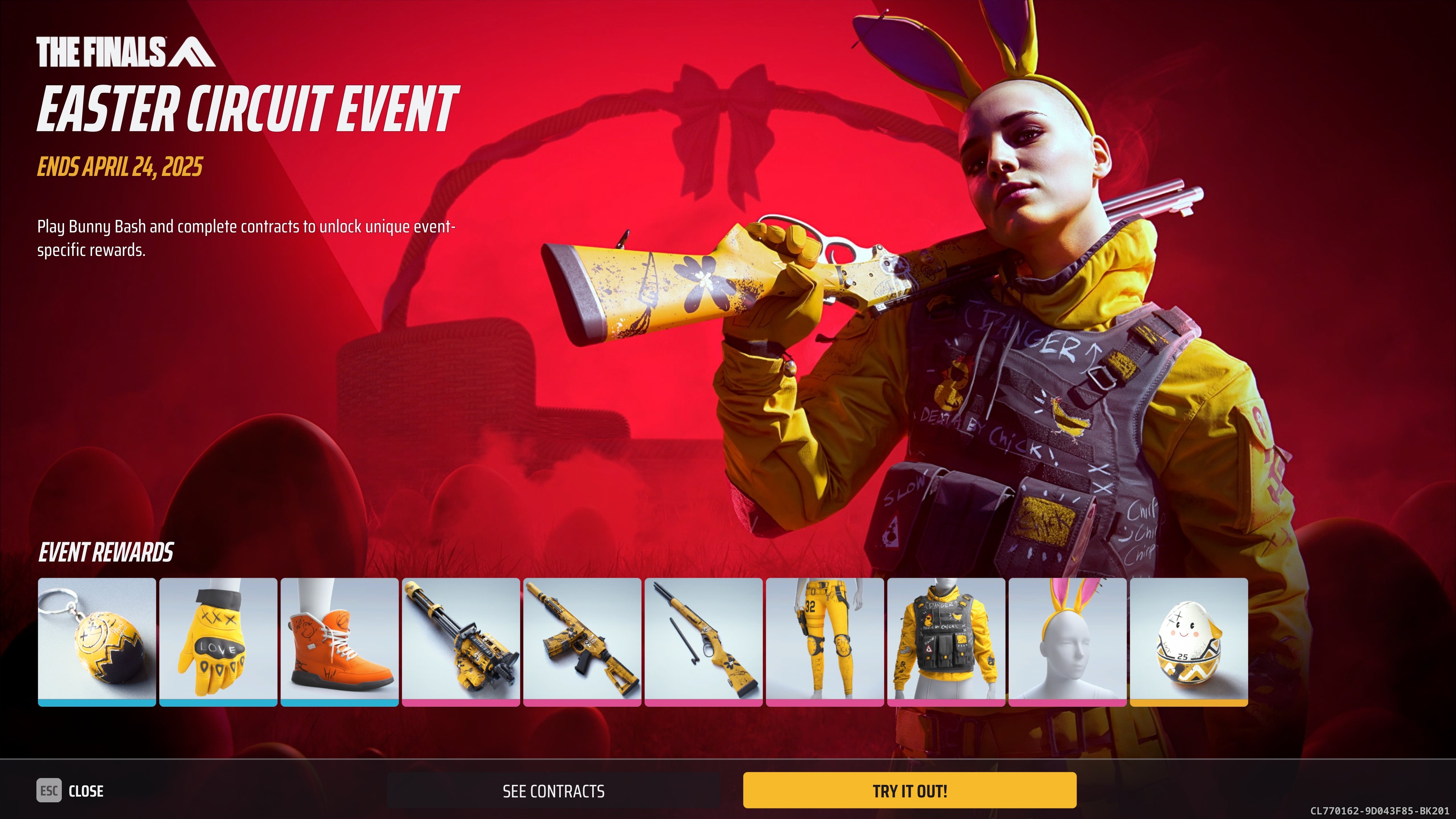Inspect the yellow minigun skin reward
This screenshot has width=1456, height=819.
pyautogui.click(x=461, y=641)
